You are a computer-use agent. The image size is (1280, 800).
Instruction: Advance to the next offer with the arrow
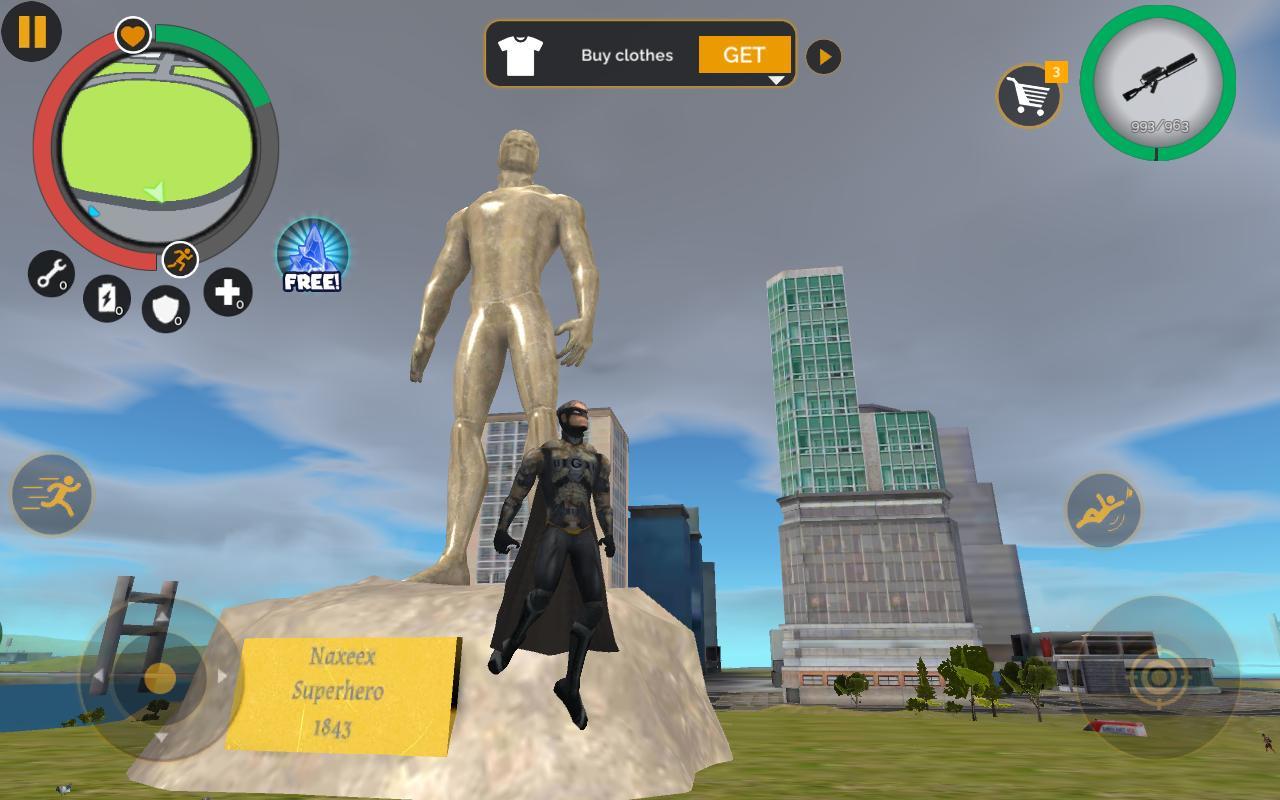click(x=823, y=56)
